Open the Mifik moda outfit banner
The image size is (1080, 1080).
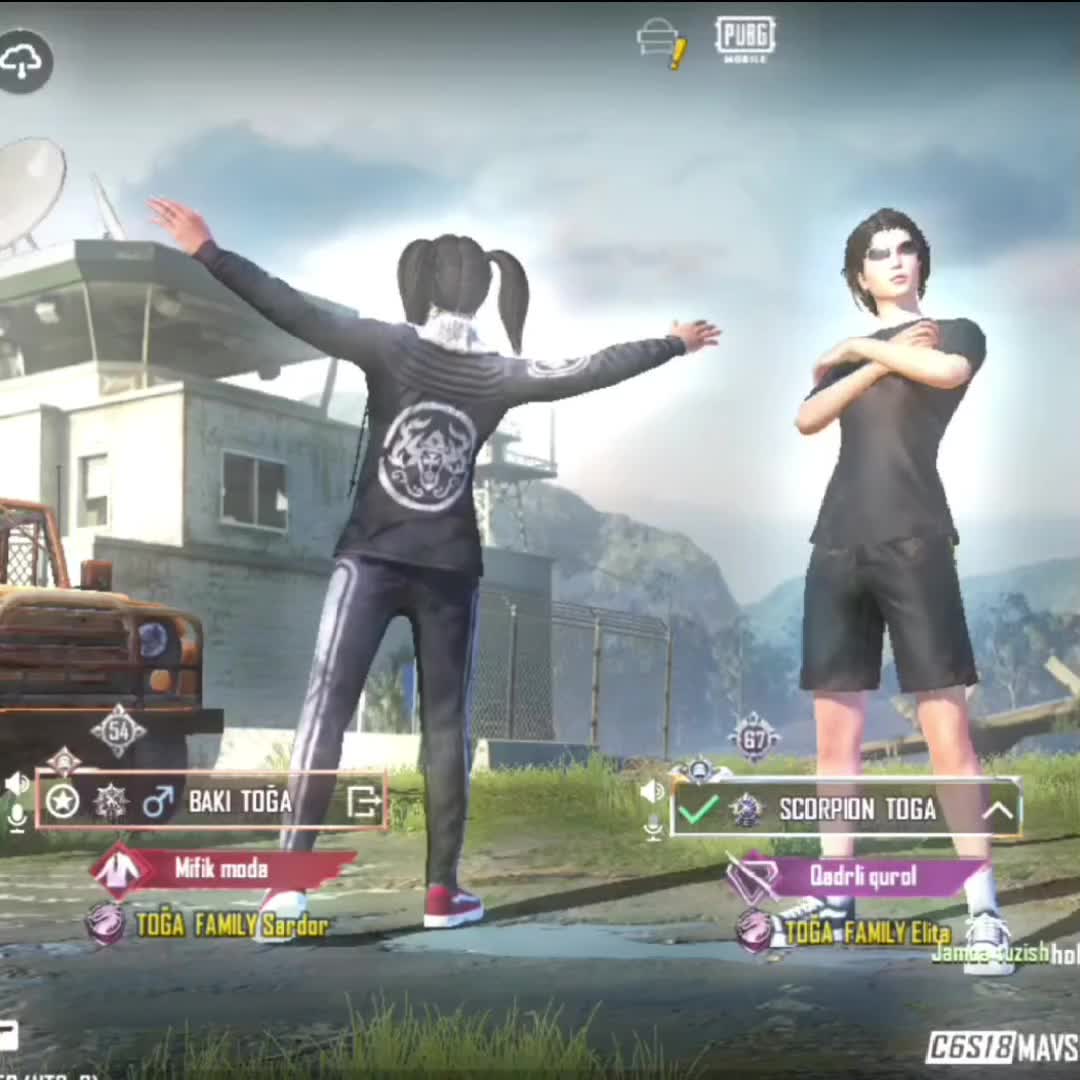coord(222,869)
